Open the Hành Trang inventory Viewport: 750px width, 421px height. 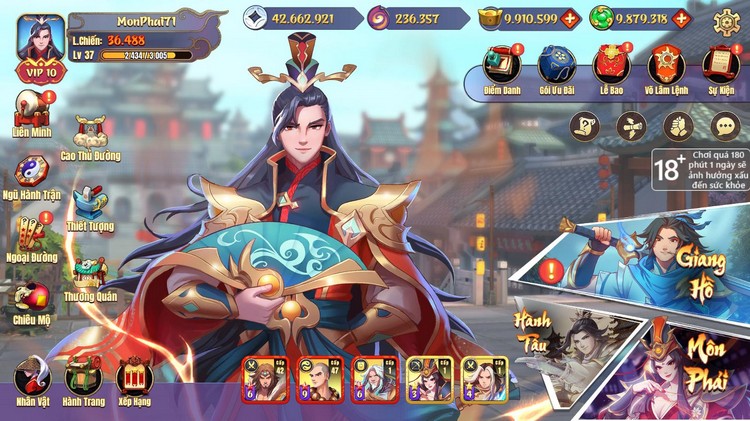point(83,381)
